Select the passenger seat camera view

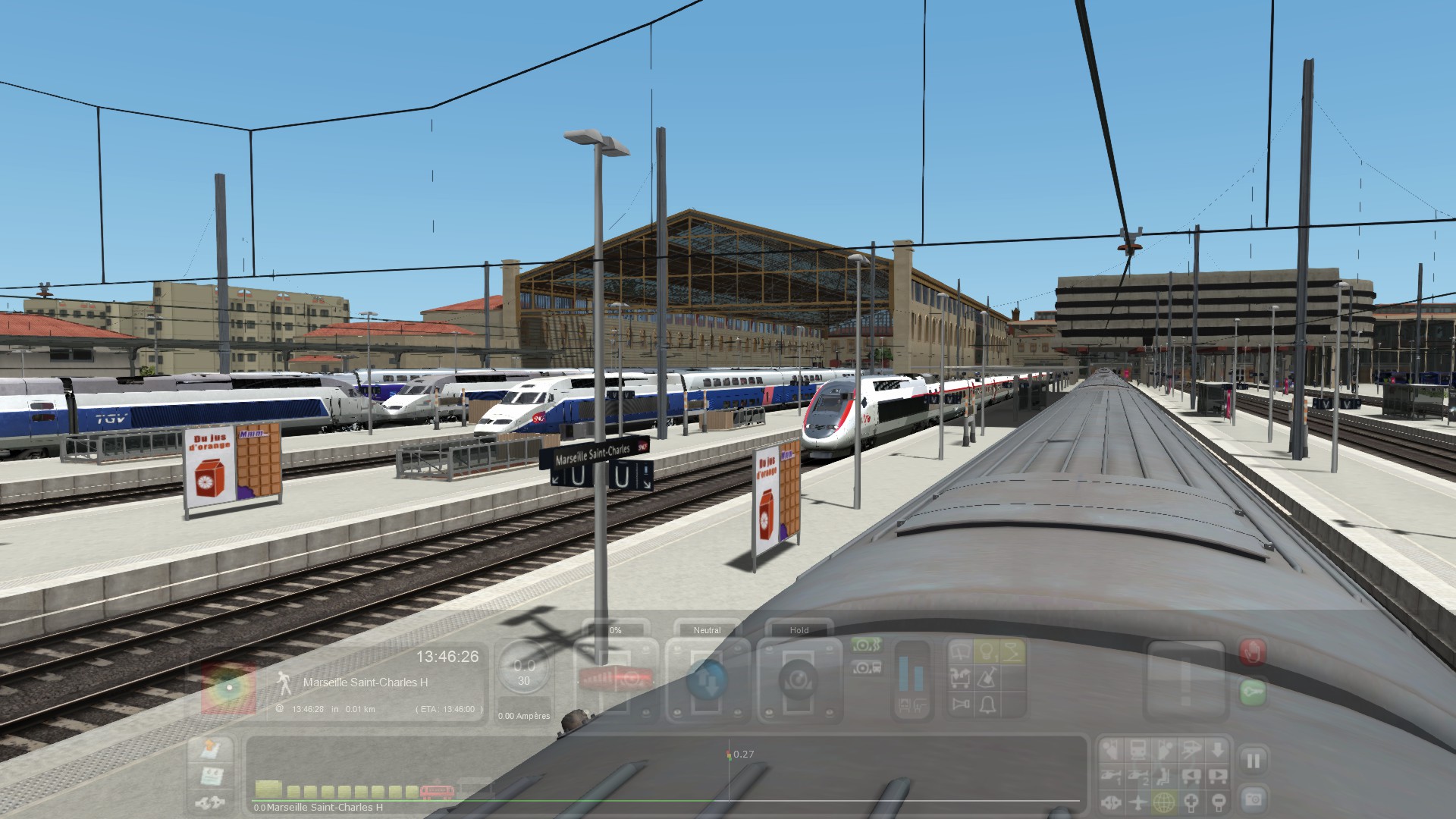[1164, 776]
